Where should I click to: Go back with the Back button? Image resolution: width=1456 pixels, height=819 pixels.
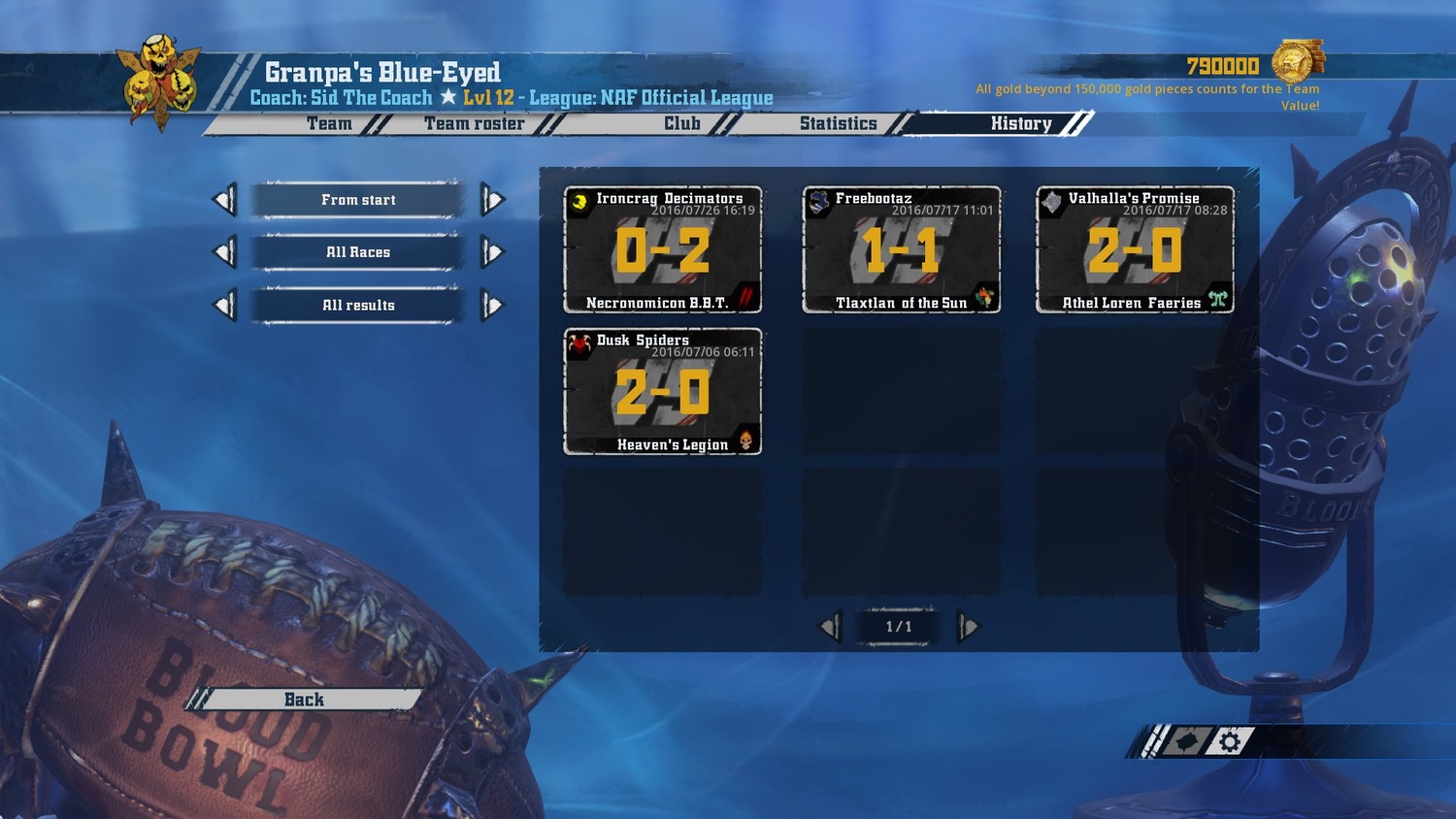click(x=304, y=700)
